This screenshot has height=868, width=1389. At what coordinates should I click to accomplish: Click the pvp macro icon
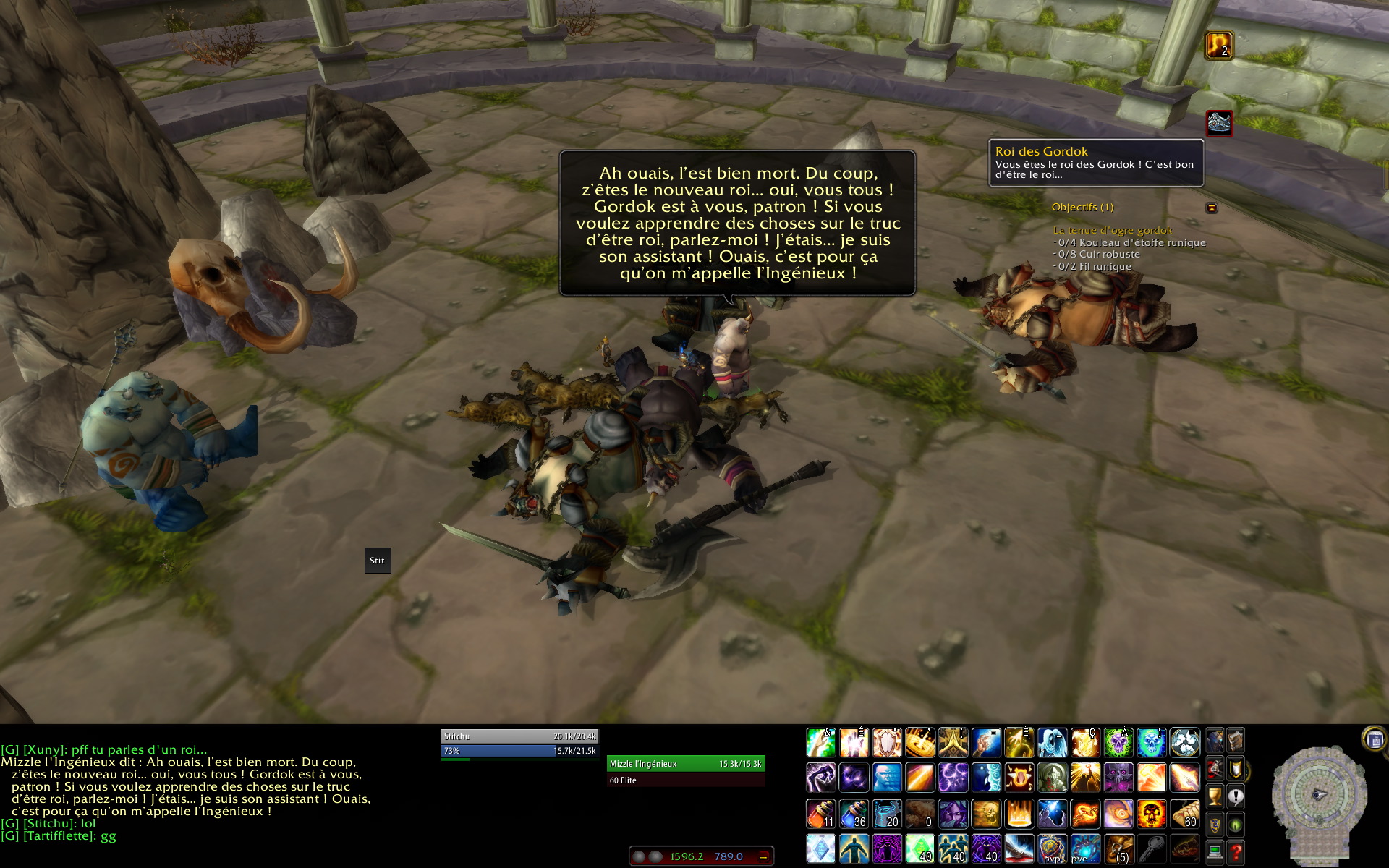pos(1052,848)
